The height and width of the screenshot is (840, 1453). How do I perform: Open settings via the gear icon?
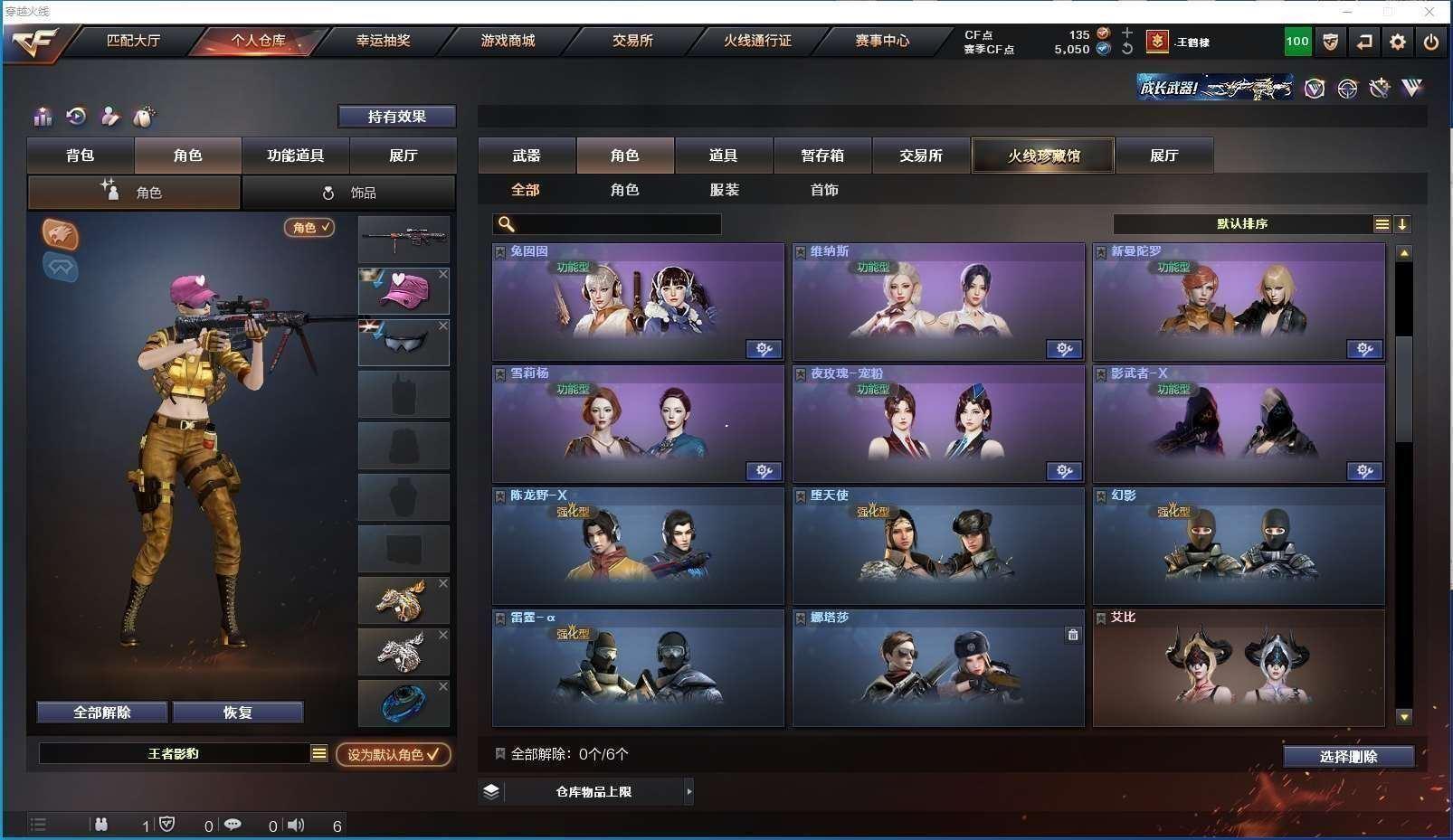1398,42
